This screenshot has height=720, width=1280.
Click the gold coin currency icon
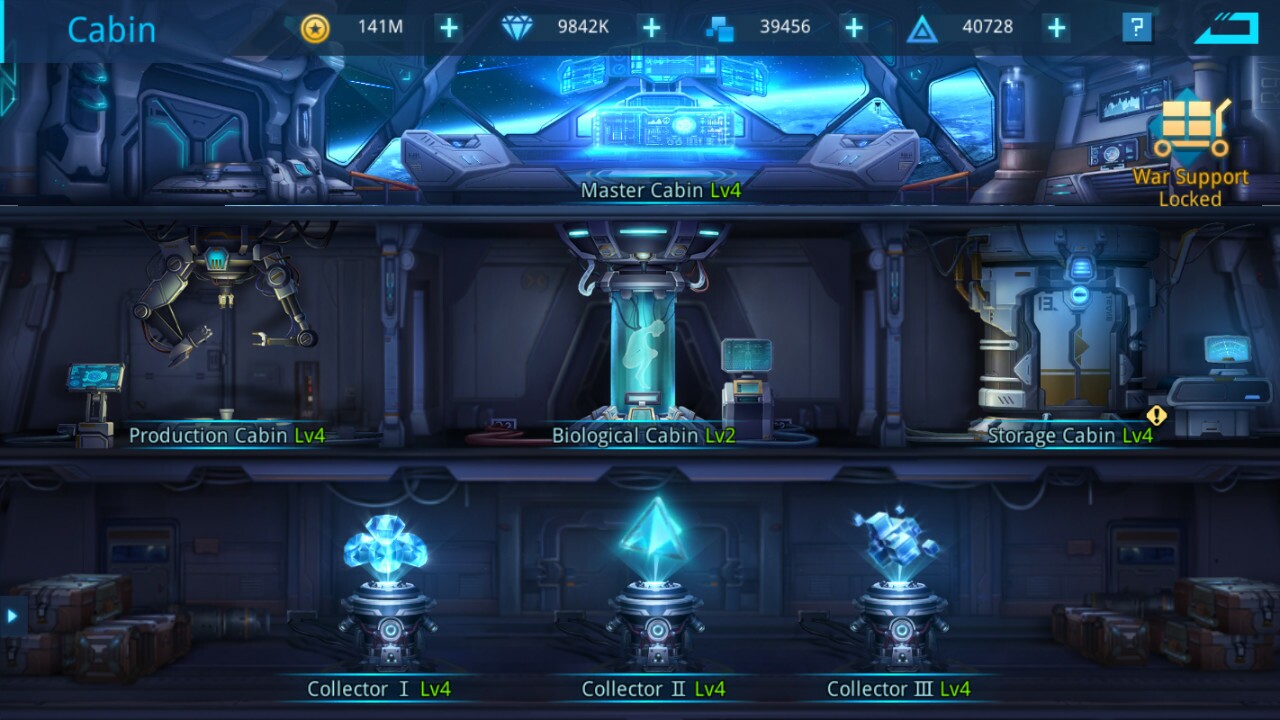pos(317,28)
